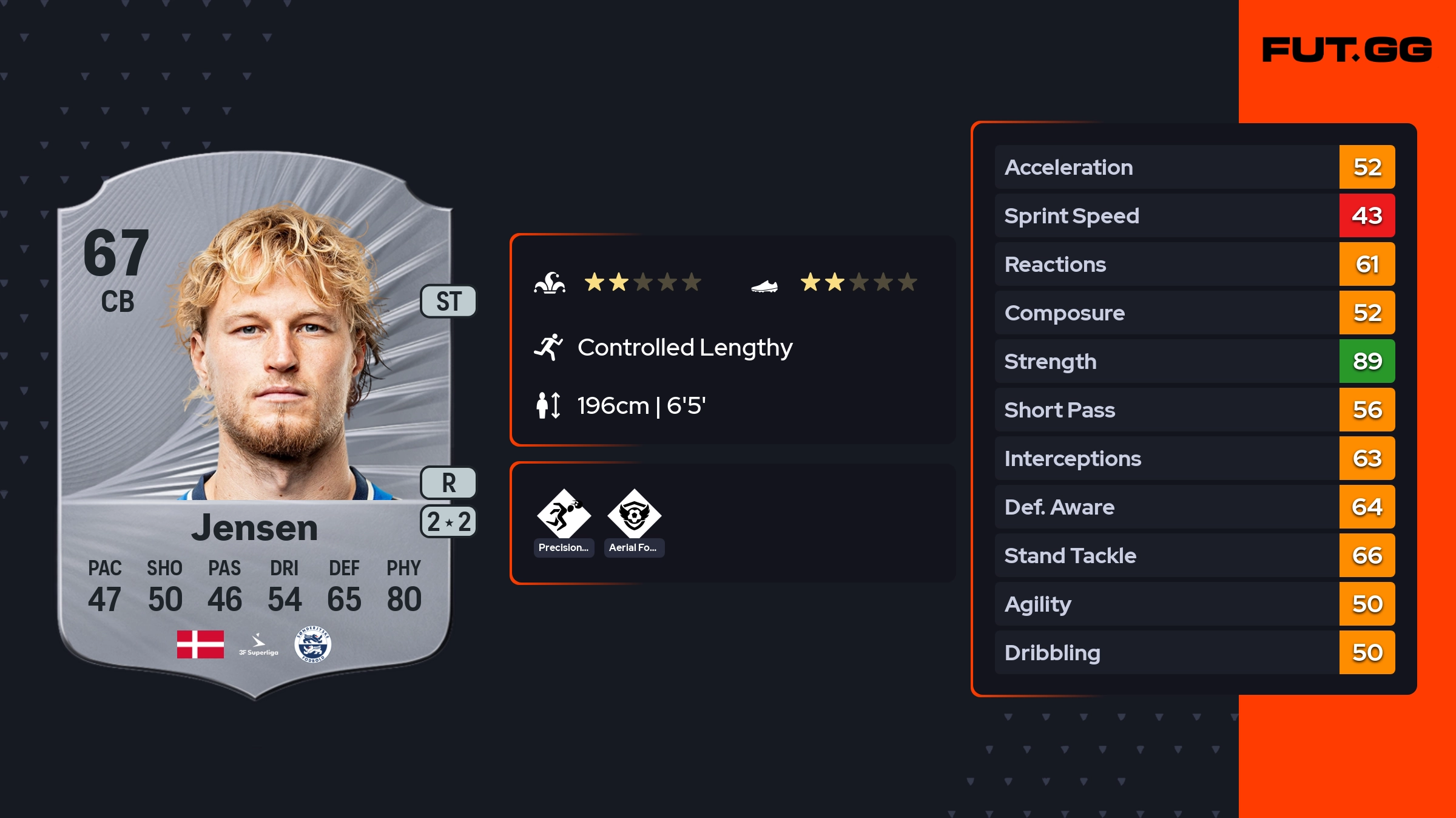Choose the Acceleration stat row
Viewport: 1456px width, 818px height.
click(x=1194, y=167)
